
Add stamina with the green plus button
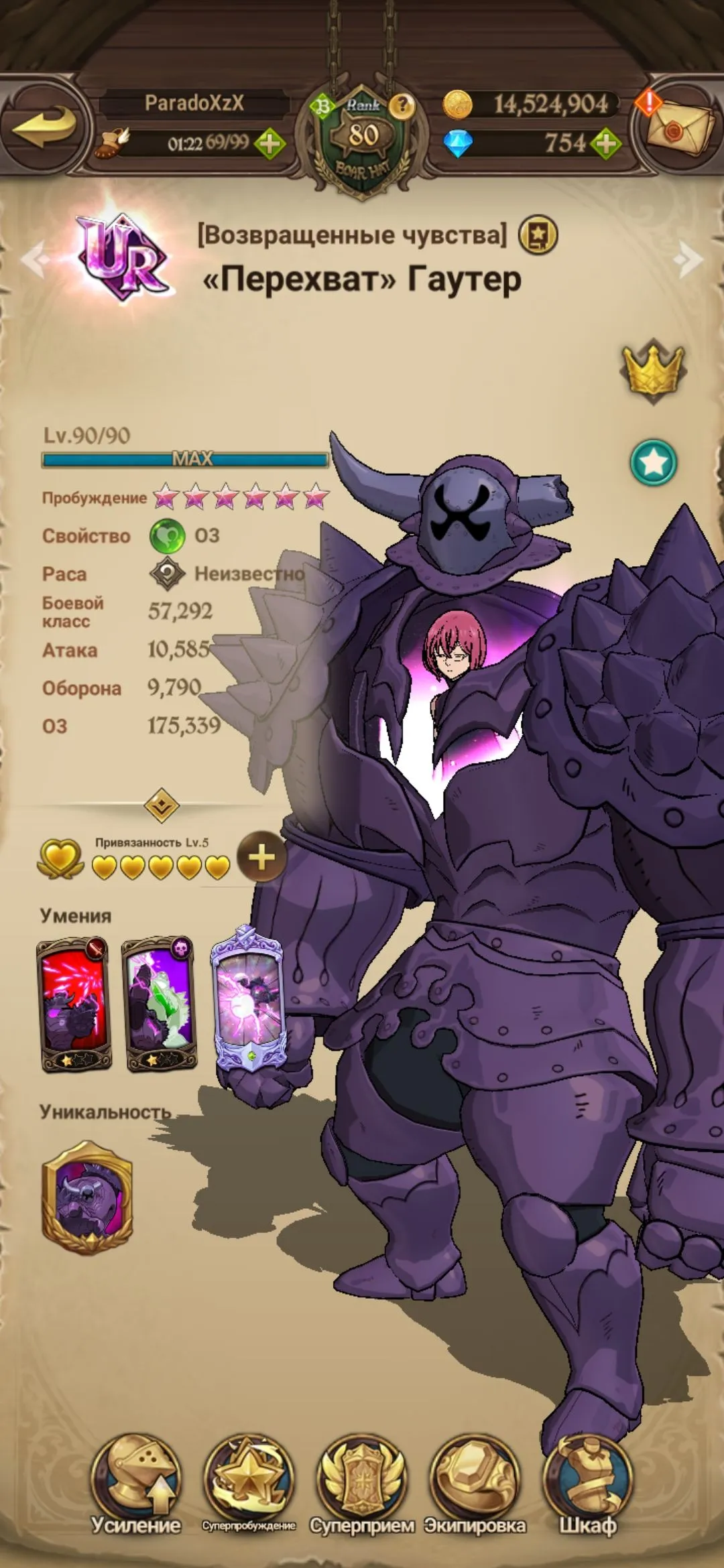[269, 143]
